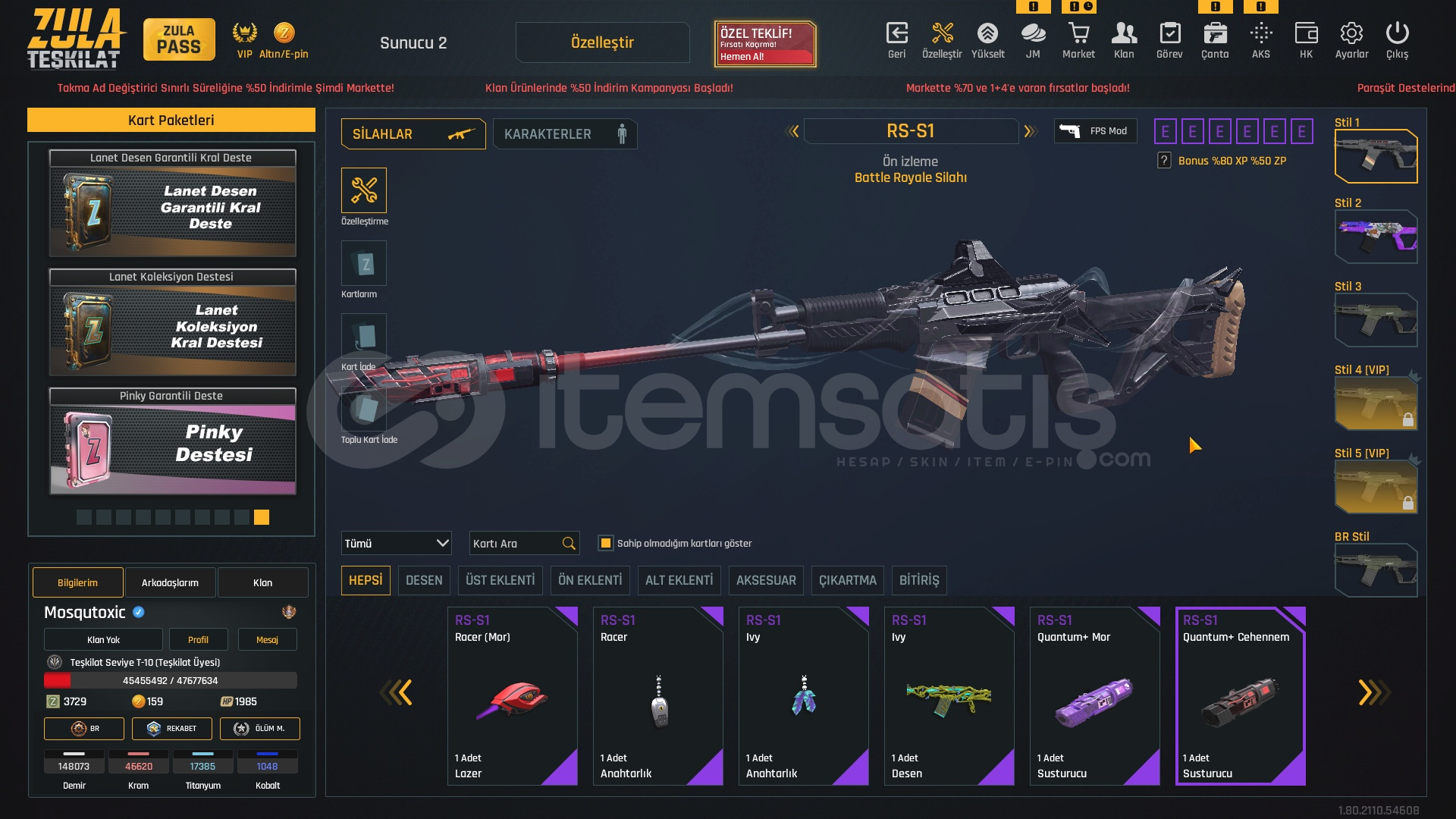Select the ÜST EKLENTİ filter tab

click(x=500, y=580)
